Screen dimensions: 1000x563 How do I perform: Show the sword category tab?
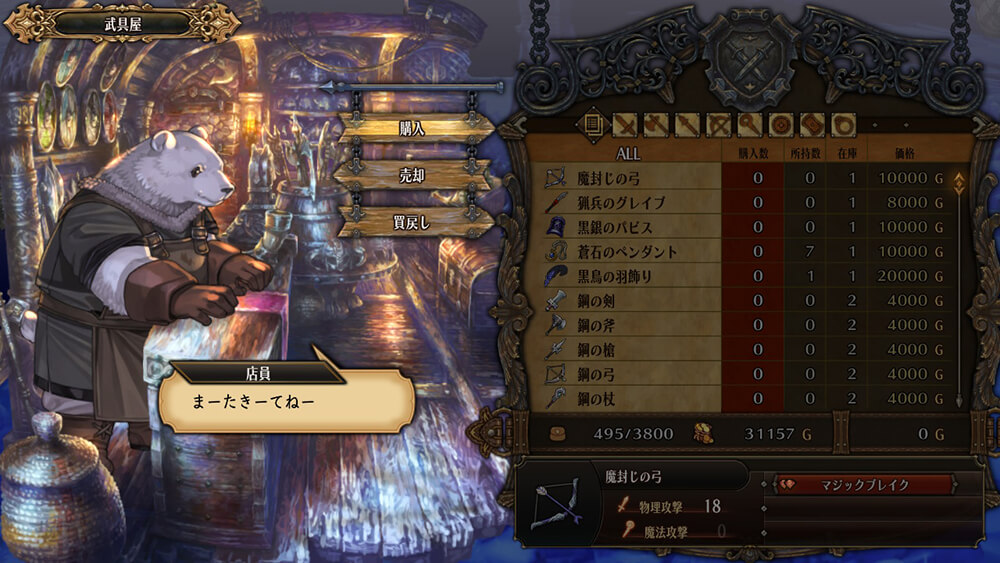[x=624, y=124]
